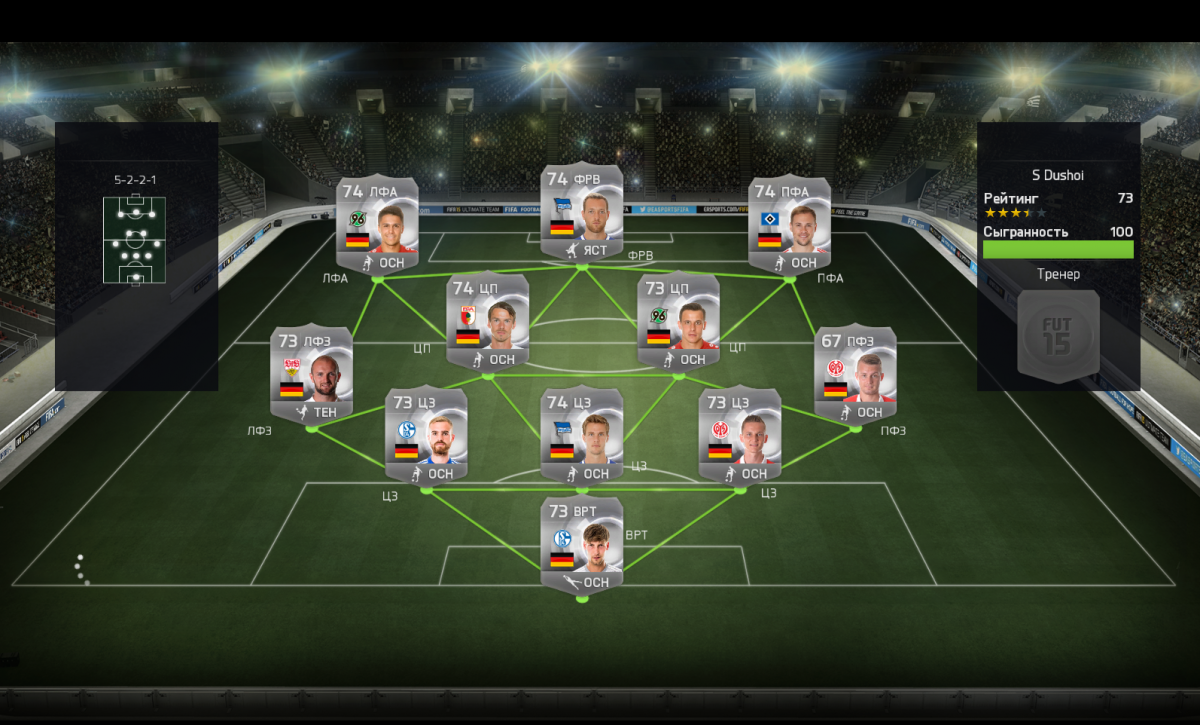This screenshot has height=725, width=1200.
Task: Choose the 74 ПФА right forward card
Action: (x=790, y=226)
